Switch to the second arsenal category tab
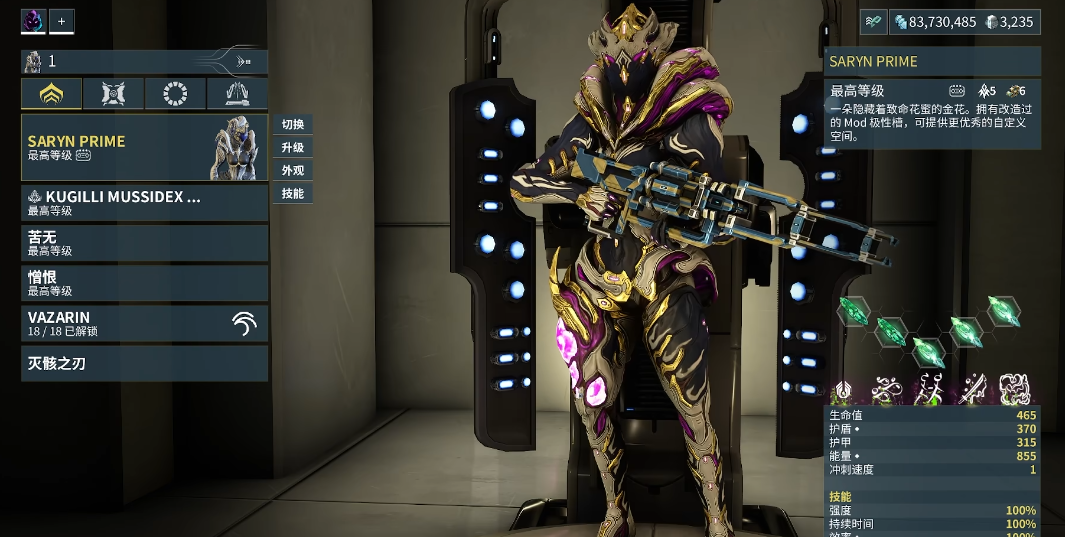This screenshot has height=537, width=1065. click(x=113, y=94)
